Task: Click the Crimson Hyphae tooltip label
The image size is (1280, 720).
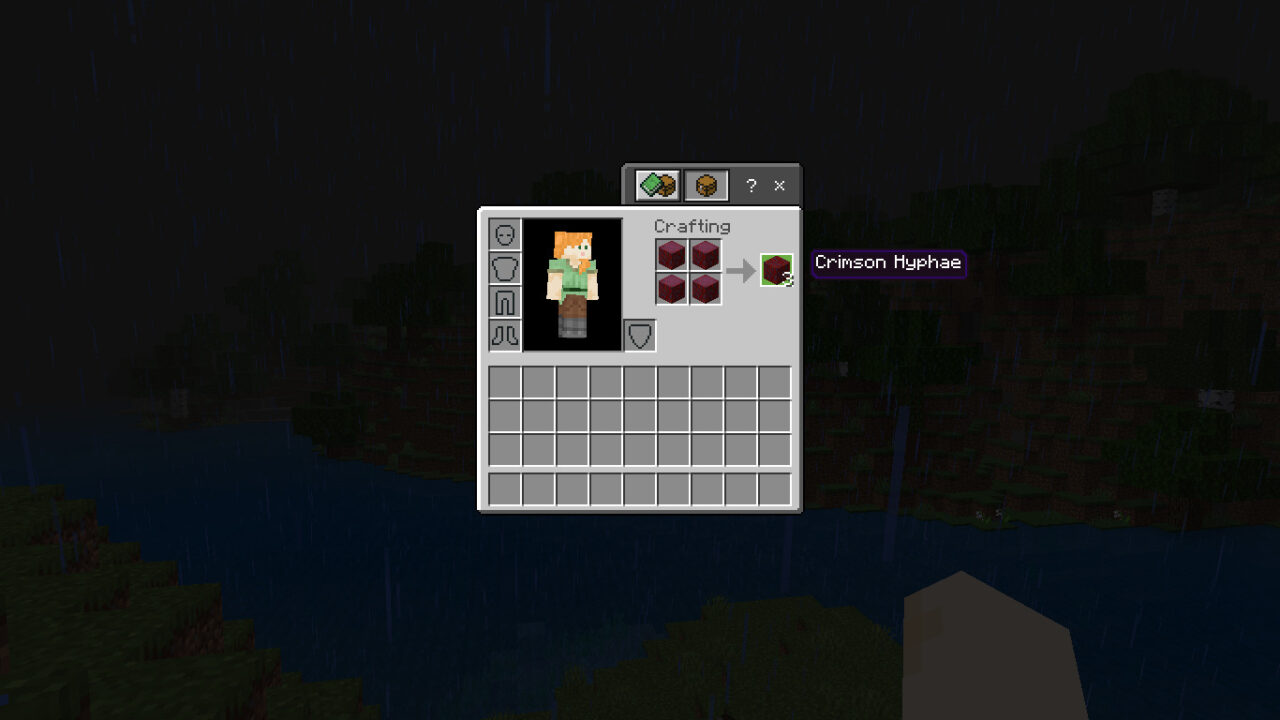Action: [888, 262]
